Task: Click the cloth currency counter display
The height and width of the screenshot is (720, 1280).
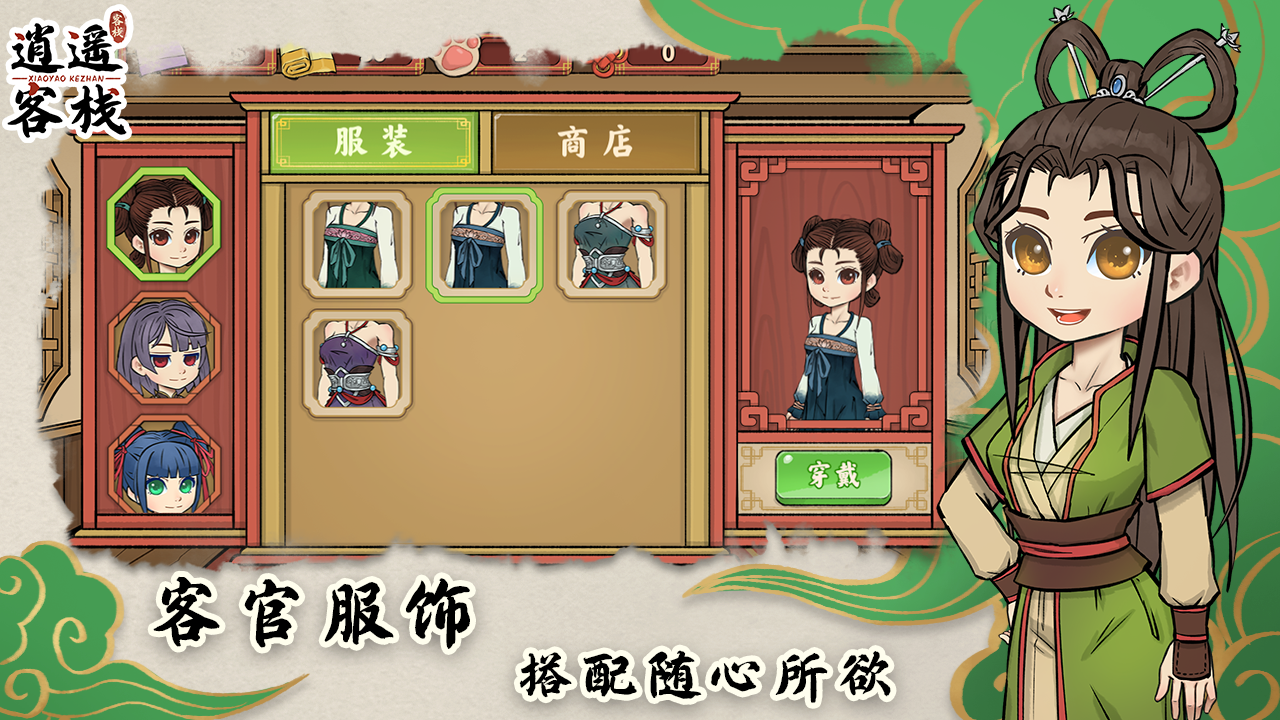Action: [x=370, y=60]
